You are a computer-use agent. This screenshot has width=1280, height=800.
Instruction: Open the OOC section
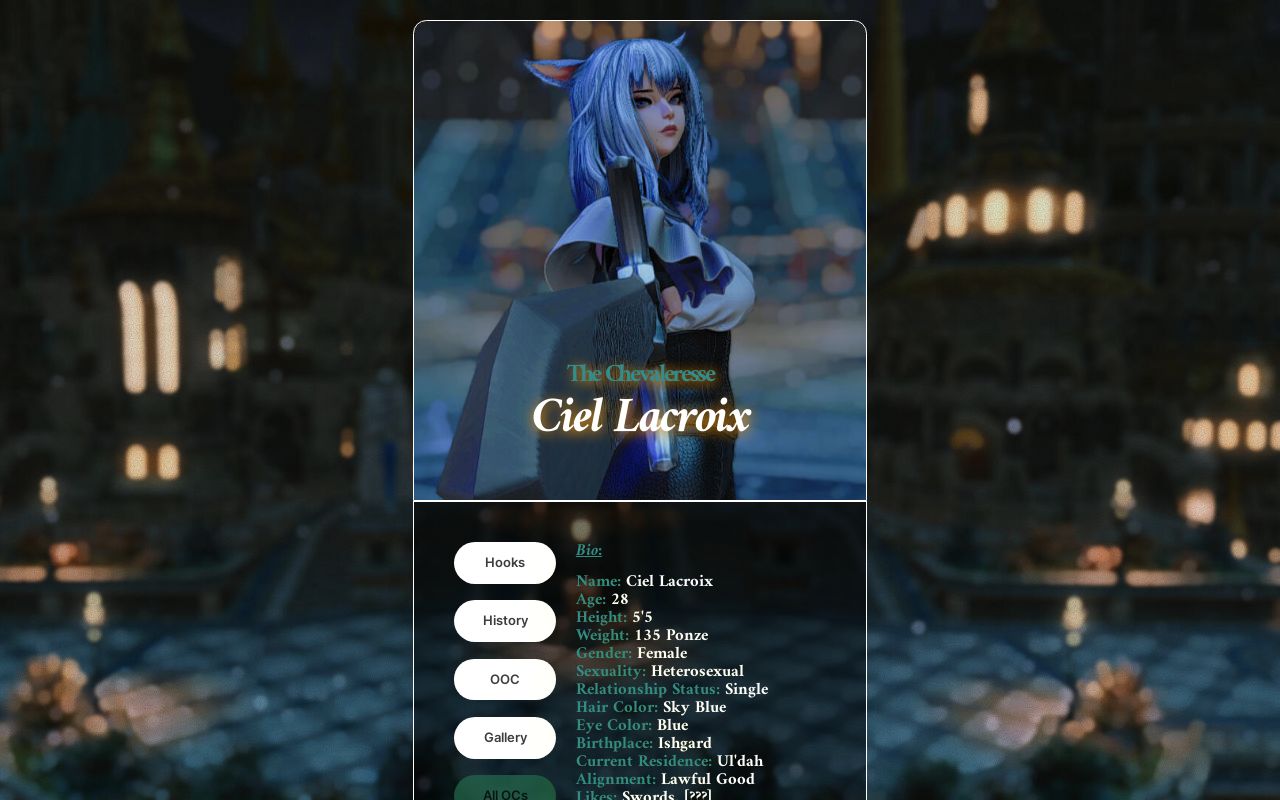[504, 679]
